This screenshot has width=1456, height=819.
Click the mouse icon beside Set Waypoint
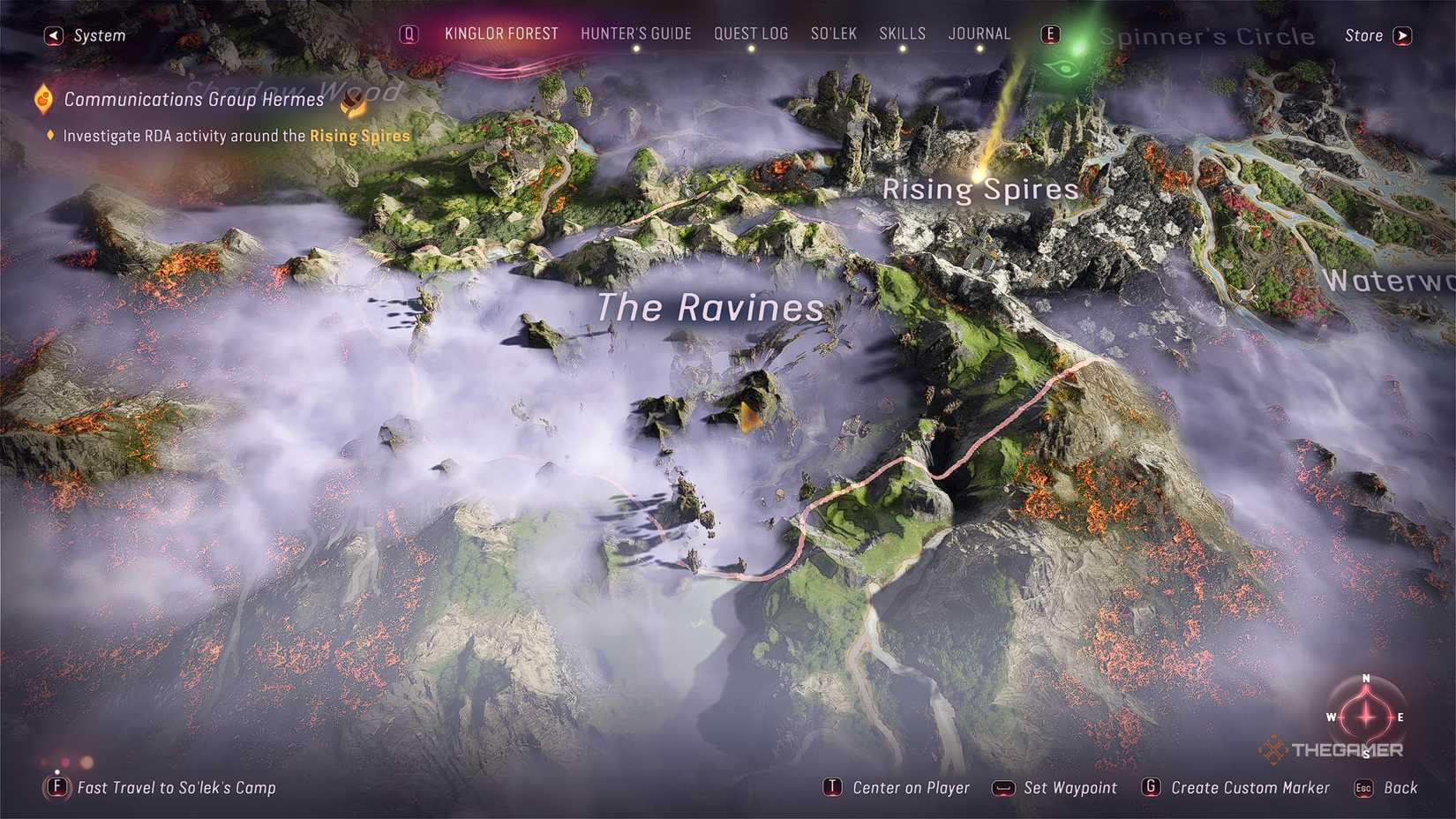[1002, 787]
